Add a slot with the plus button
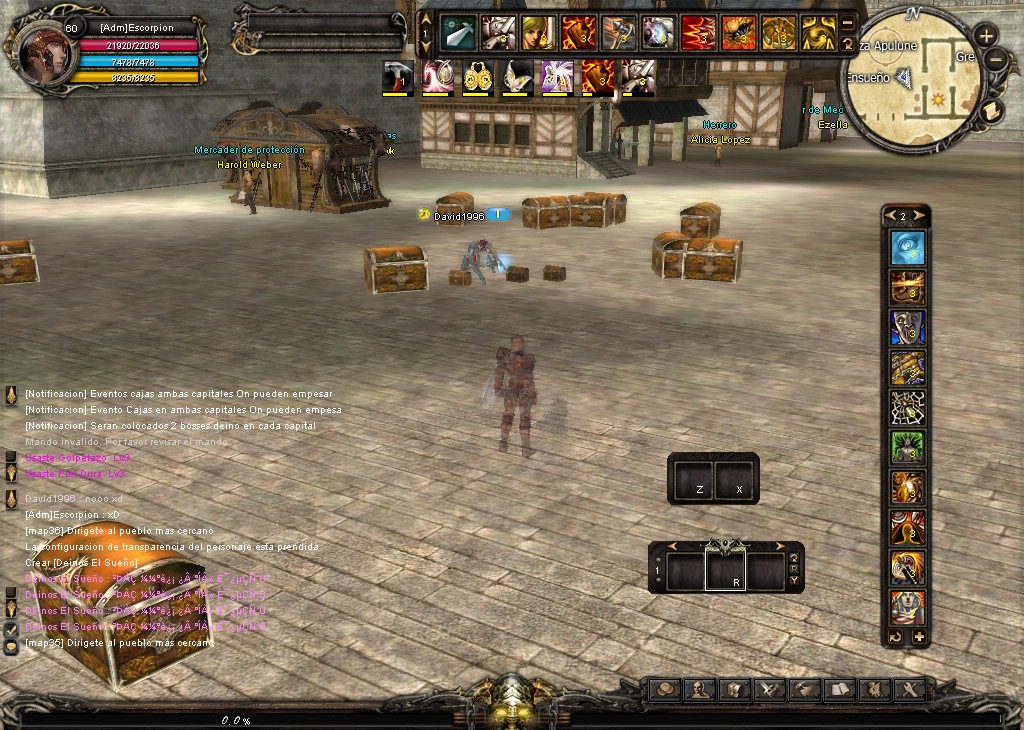Screen dimensions: 1024x730 (x=919, y=637)
